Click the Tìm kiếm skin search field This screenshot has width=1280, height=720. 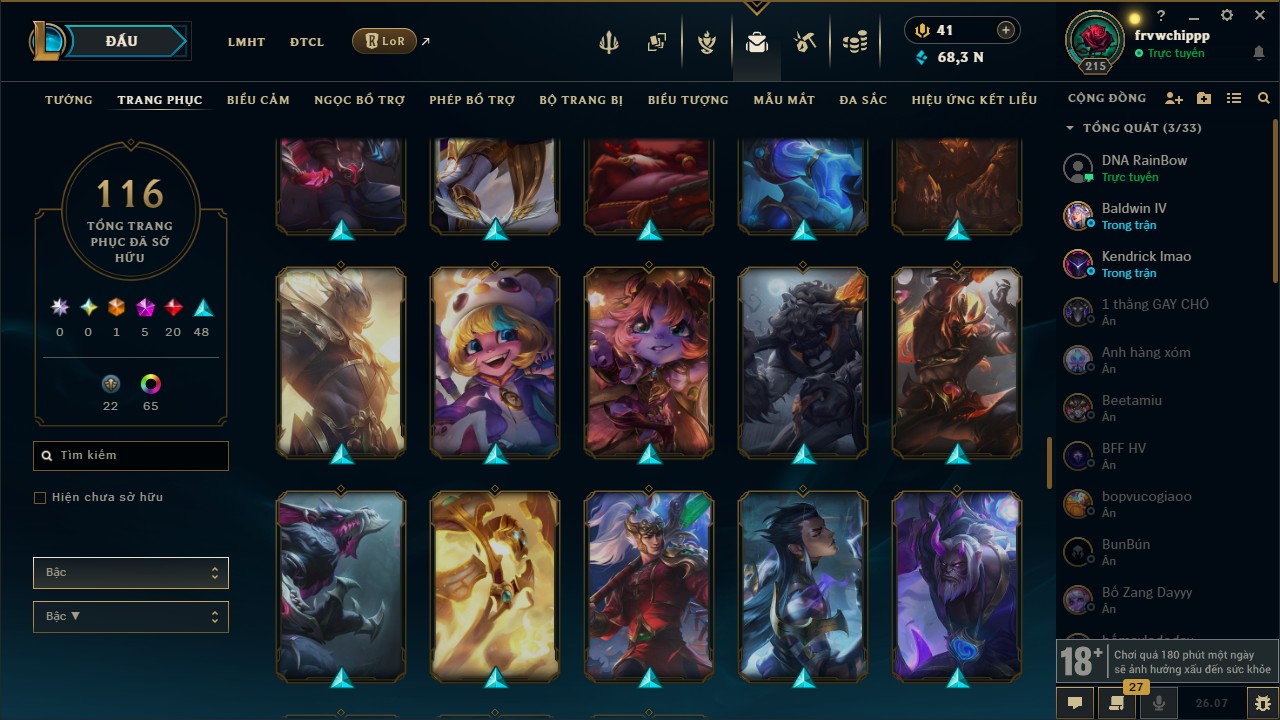pyautogui.click(x=131, y=456)
